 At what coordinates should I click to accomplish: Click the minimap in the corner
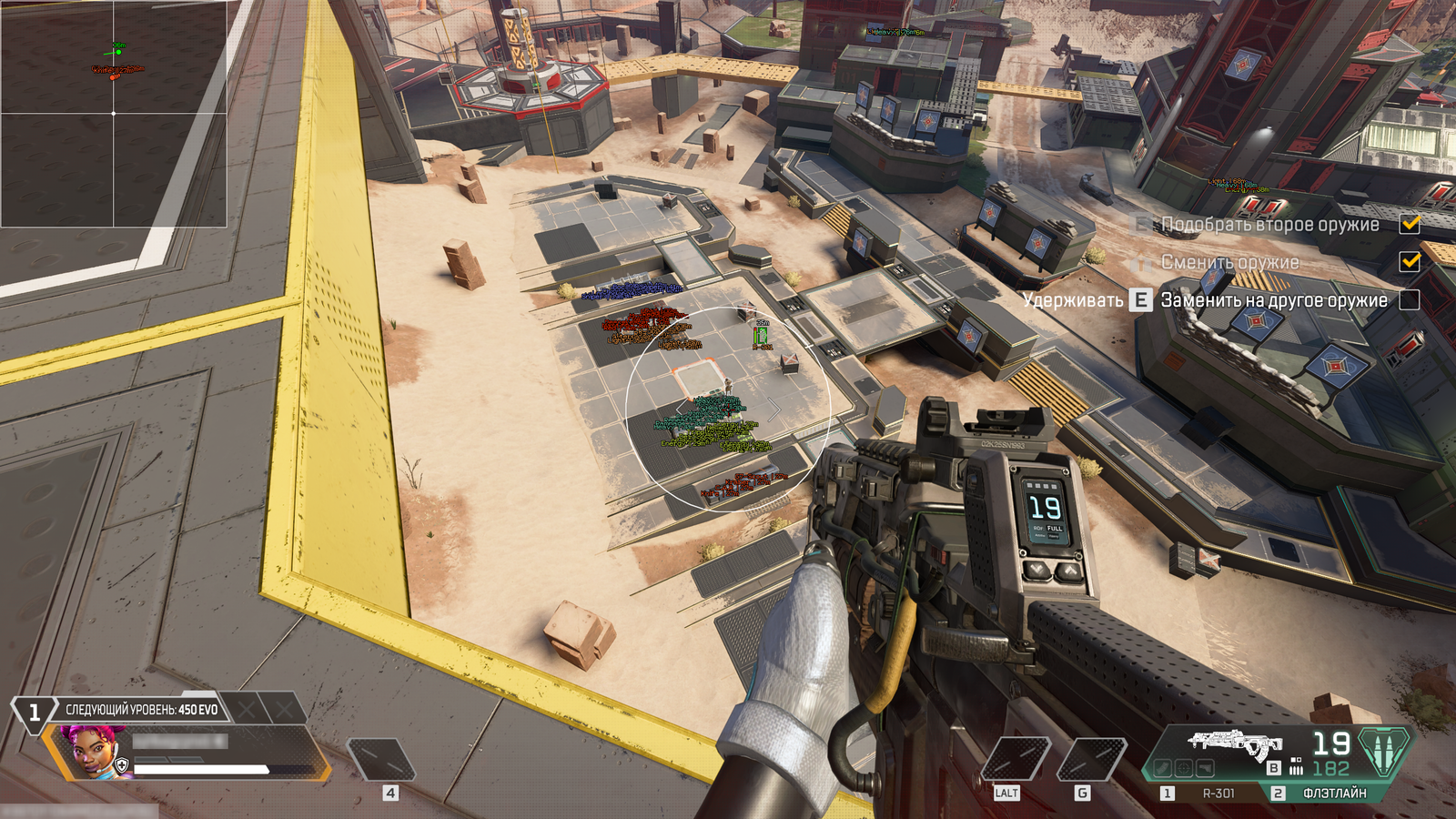click(113, 113)
